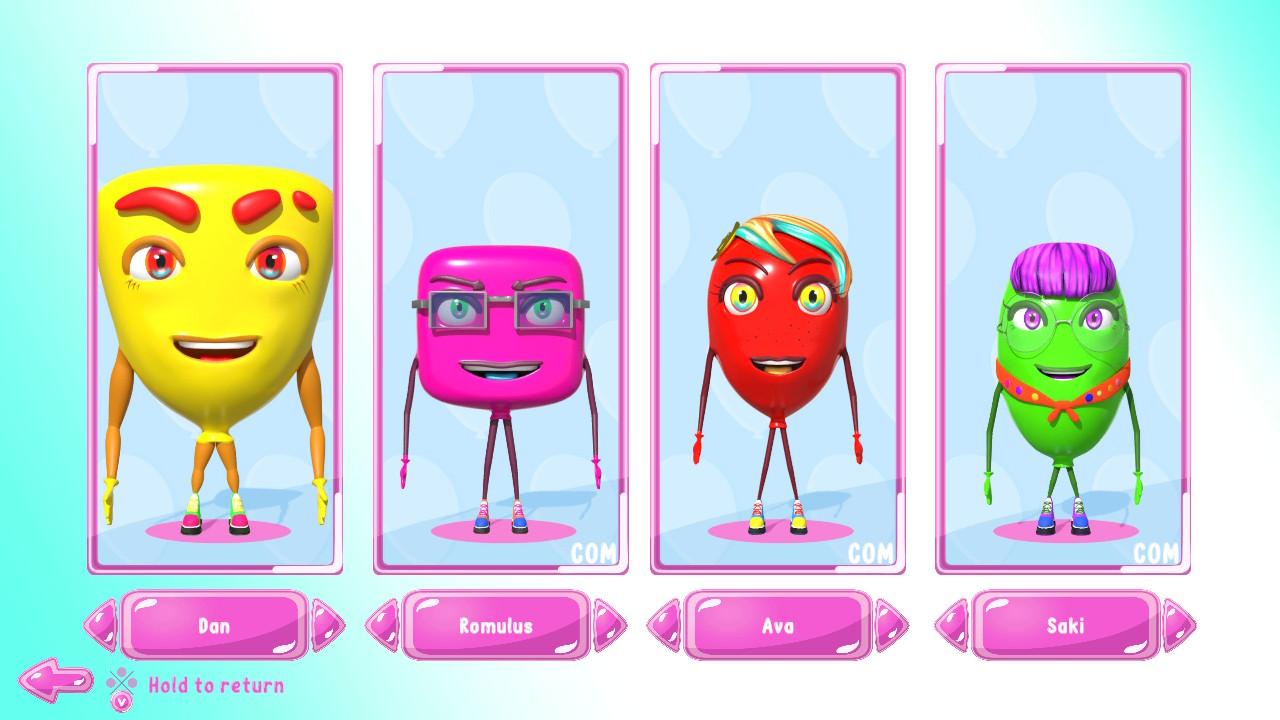This screenshot has width=1280, height=720.
Task: Click the Ava name button
Action: pyautogui.click(x=777, y=626)
